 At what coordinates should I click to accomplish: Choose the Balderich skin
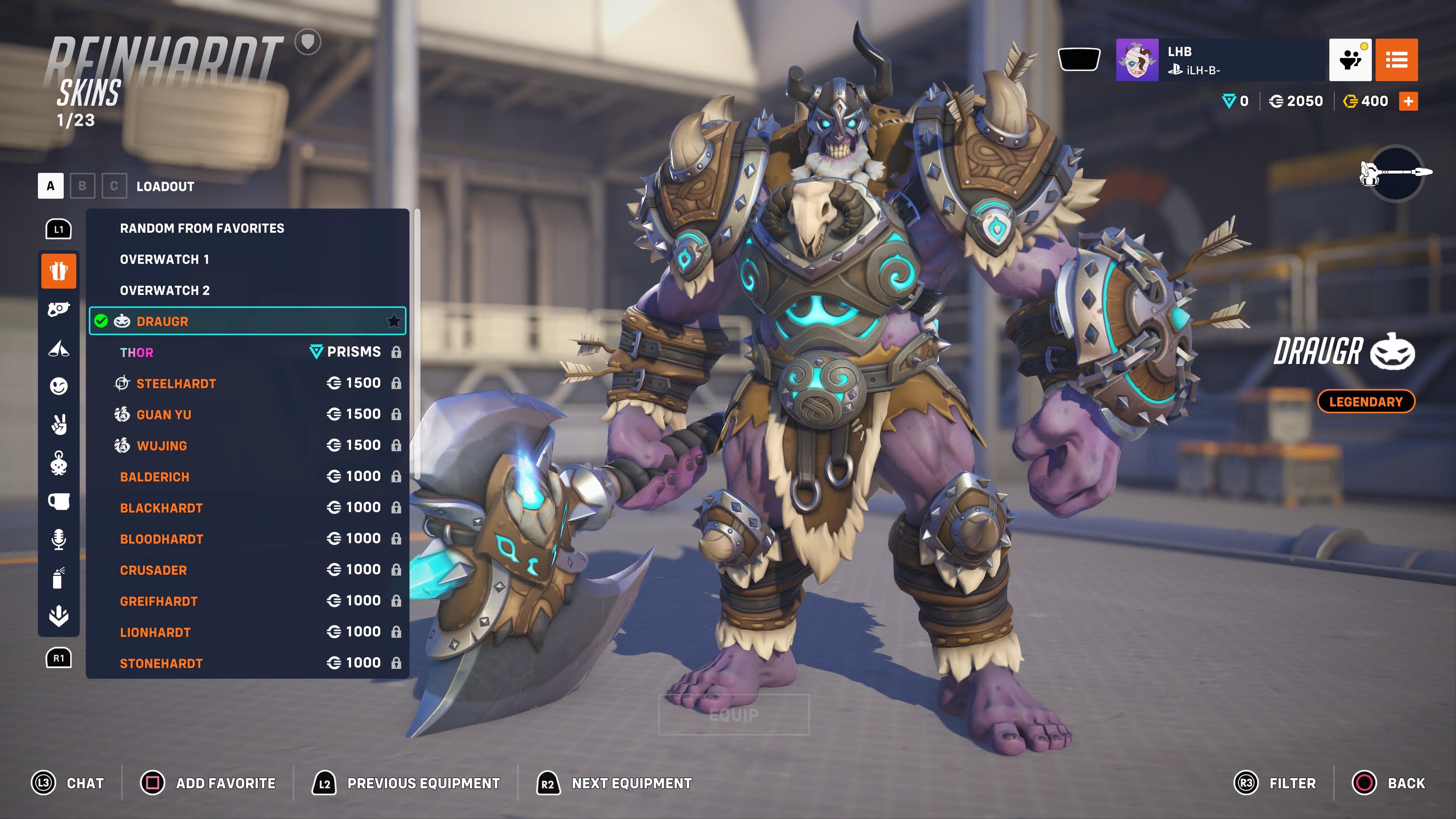[x=247, y=477]
